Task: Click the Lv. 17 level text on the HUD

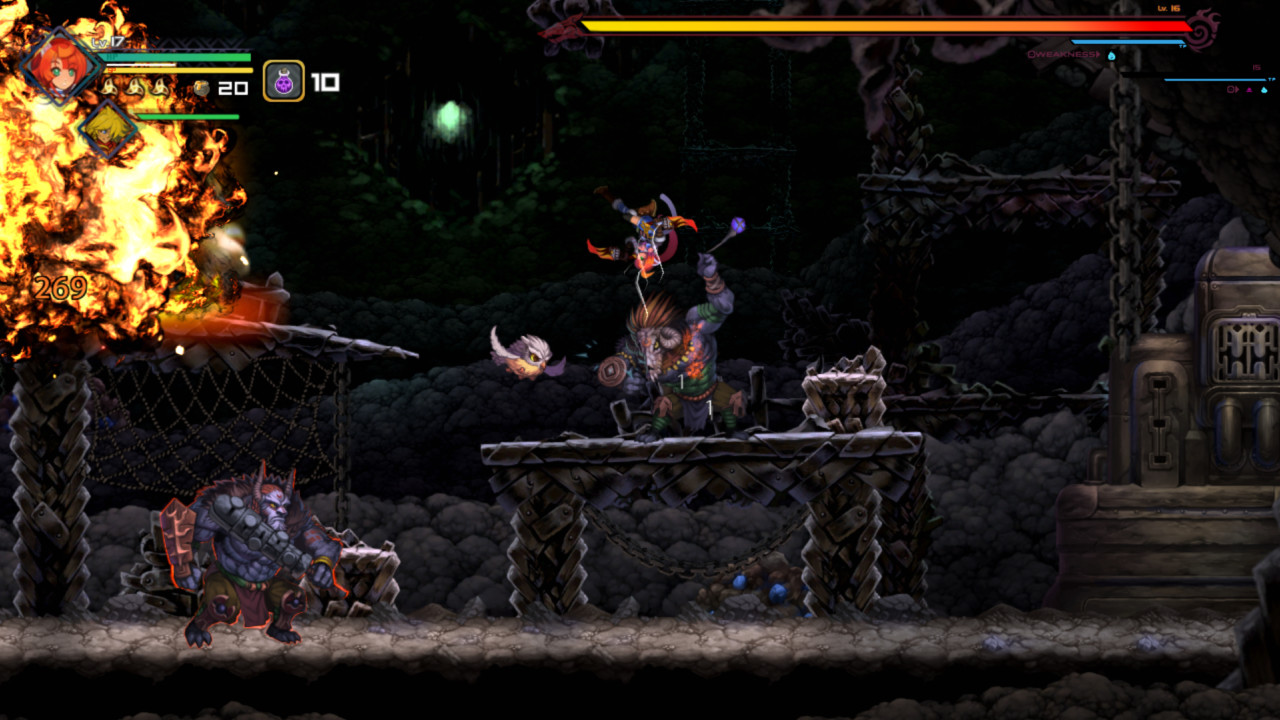Action: coord(106,42)
